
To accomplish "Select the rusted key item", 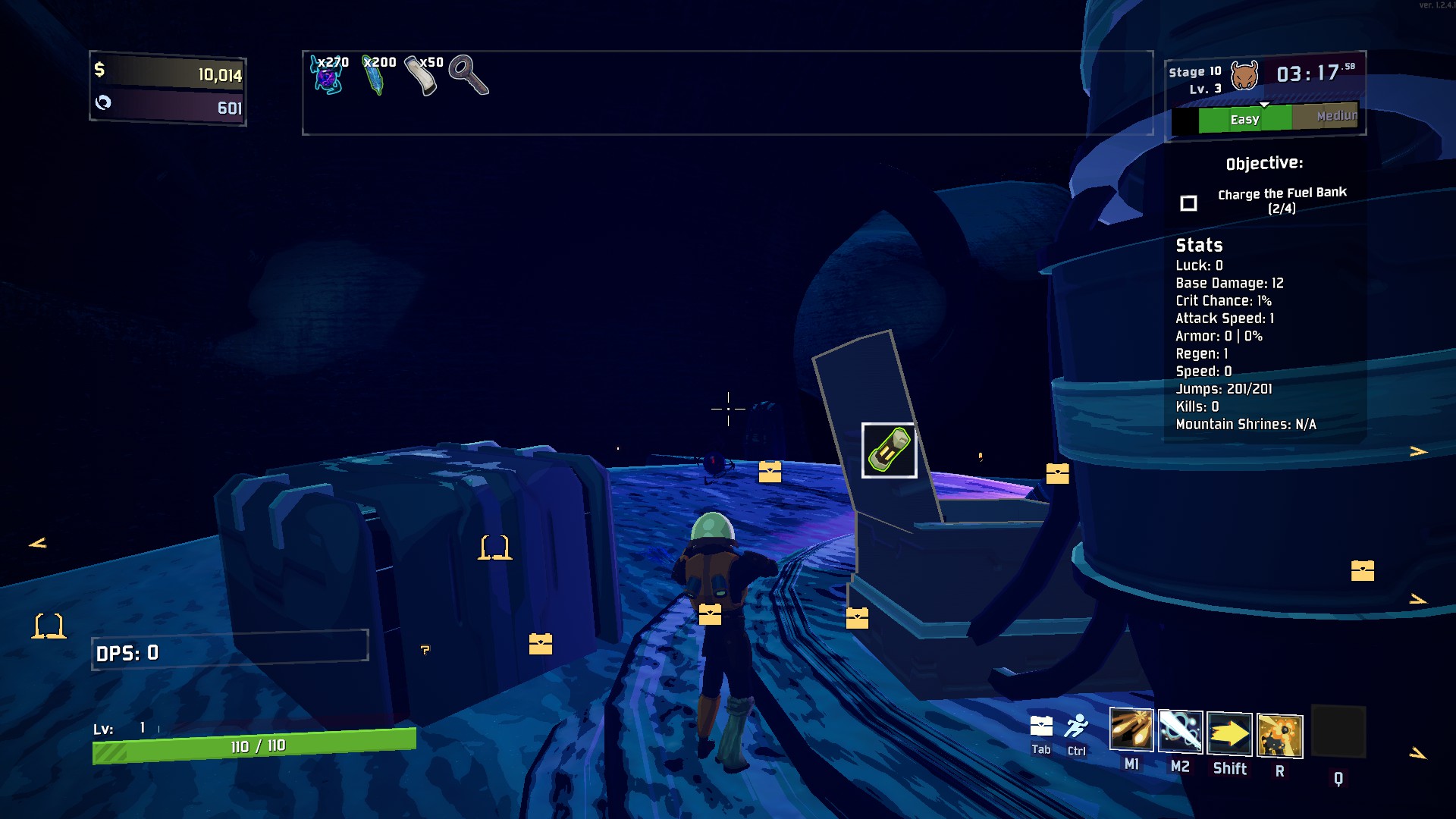I will (468, 75).
